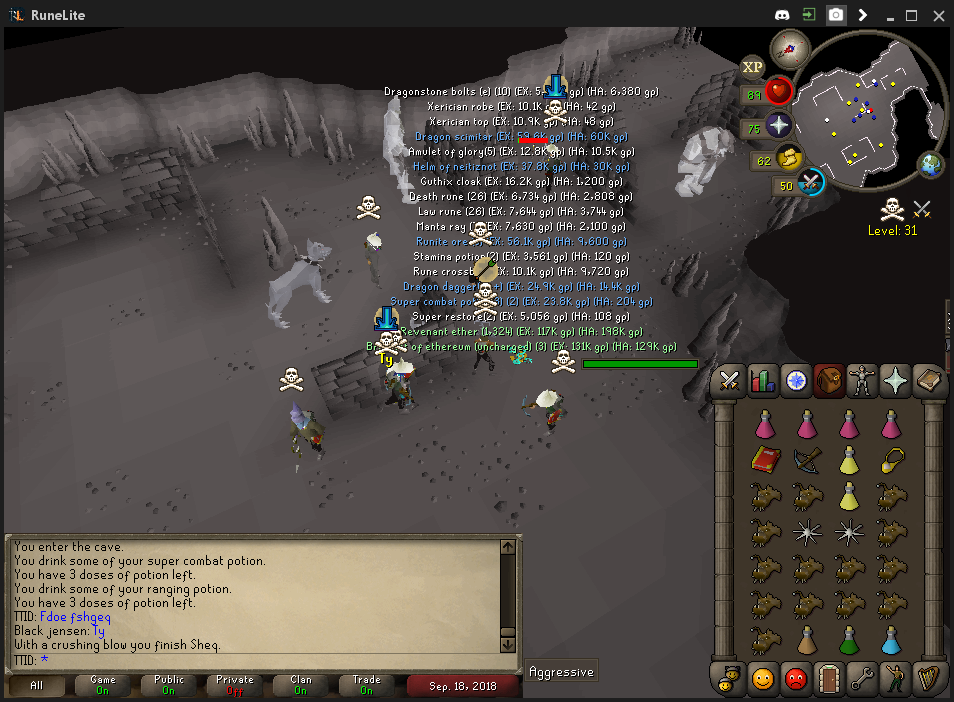The image size is (954, 702).
Task: Open the world map globe
Action: (930, 163)
